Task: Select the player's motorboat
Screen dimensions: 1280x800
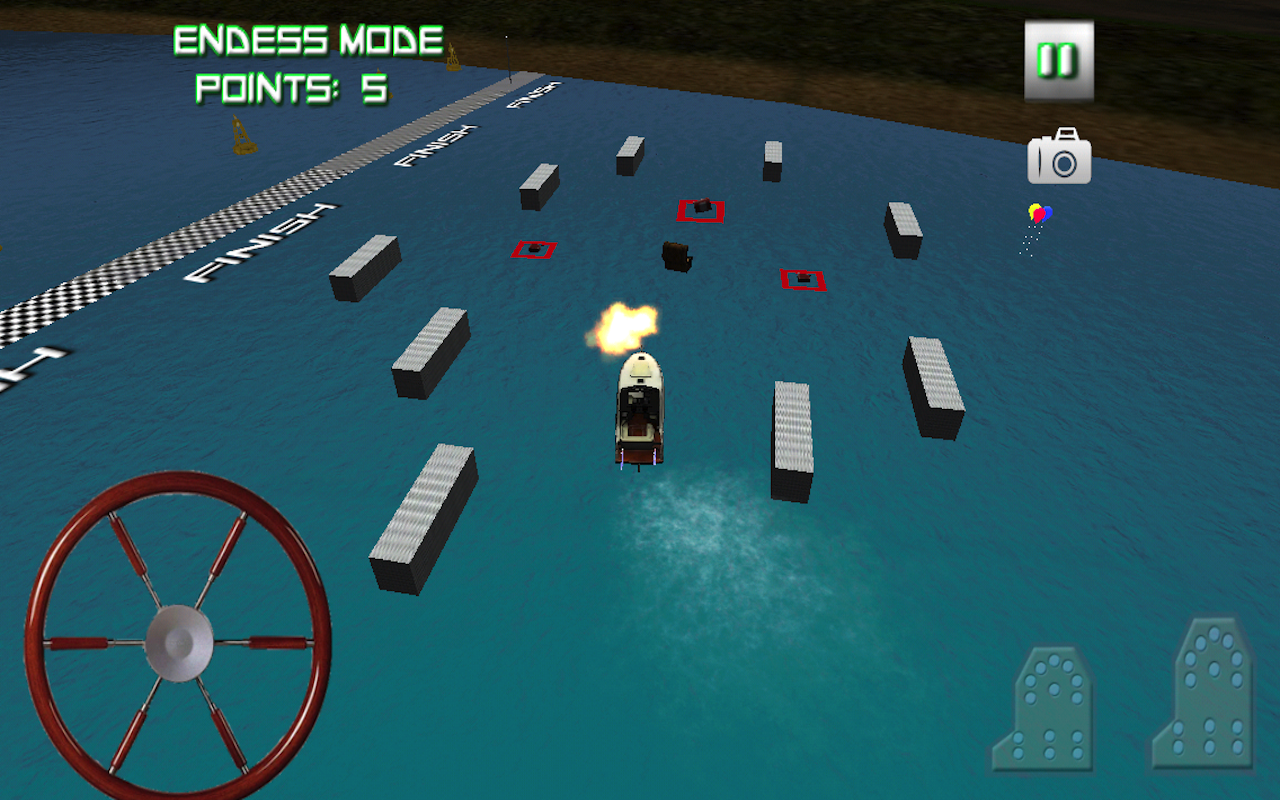Action: (x=637, y=410)
